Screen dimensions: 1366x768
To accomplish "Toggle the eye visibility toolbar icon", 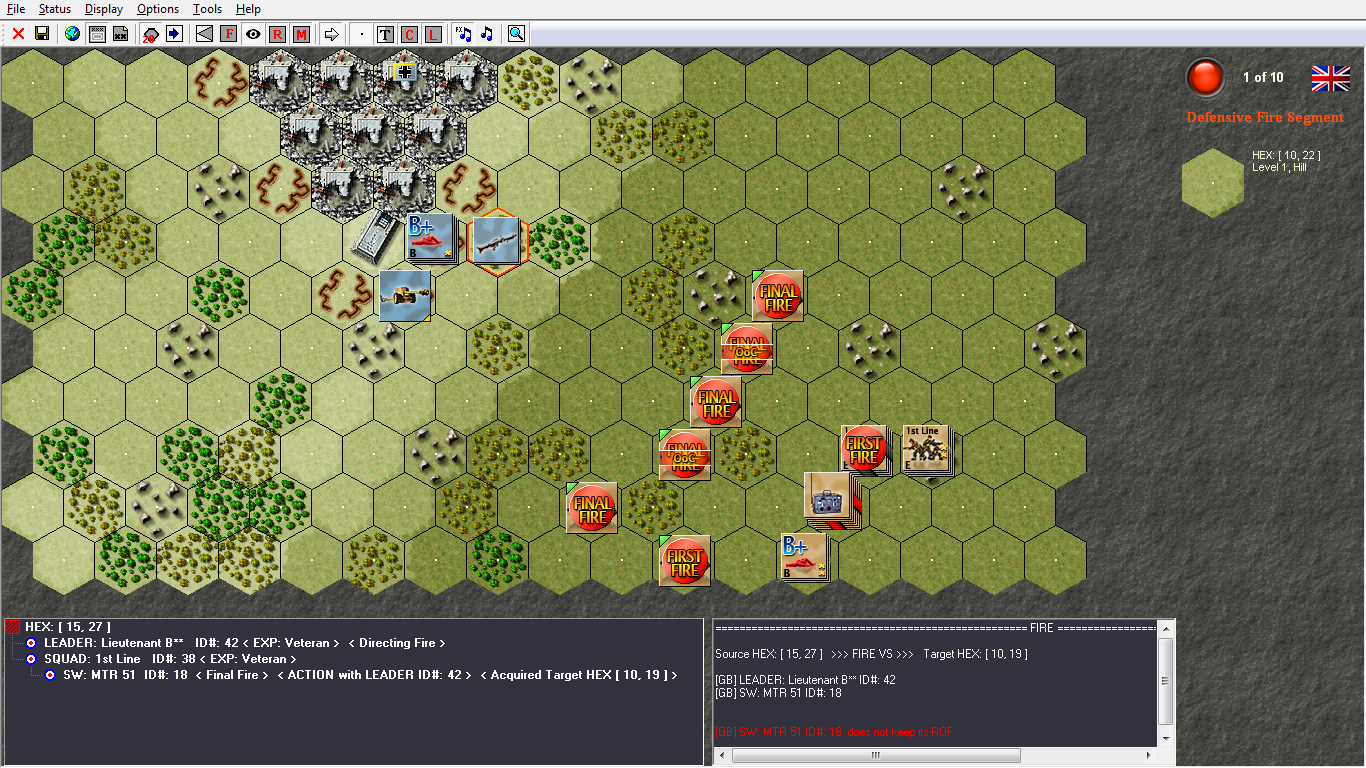I will [x=253, y=34].
